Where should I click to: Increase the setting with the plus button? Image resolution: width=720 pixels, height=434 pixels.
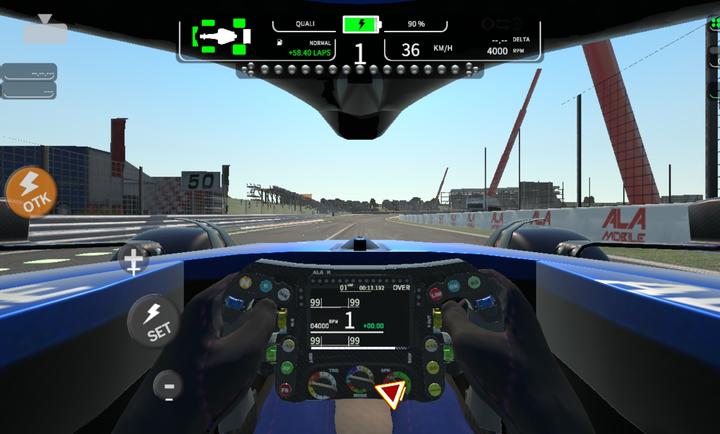pyautogui.click(x=133, y=262)
